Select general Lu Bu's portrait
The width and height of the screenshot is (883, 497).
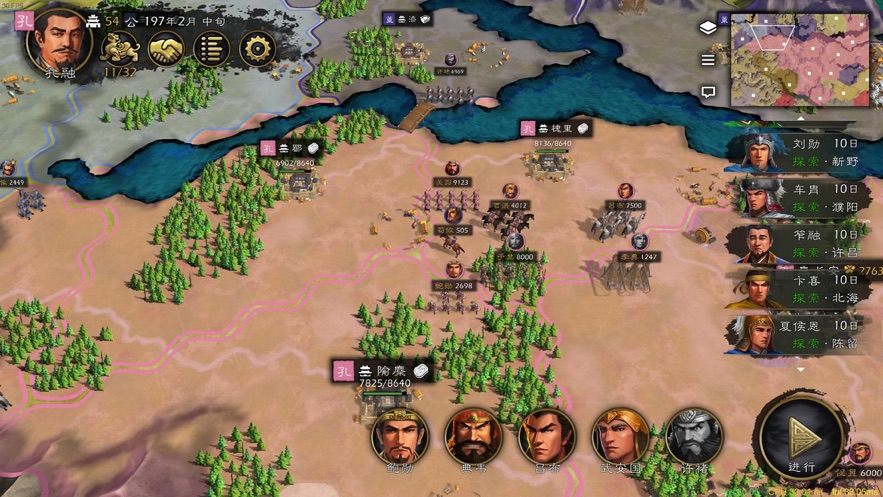click(x=547, y=437)
